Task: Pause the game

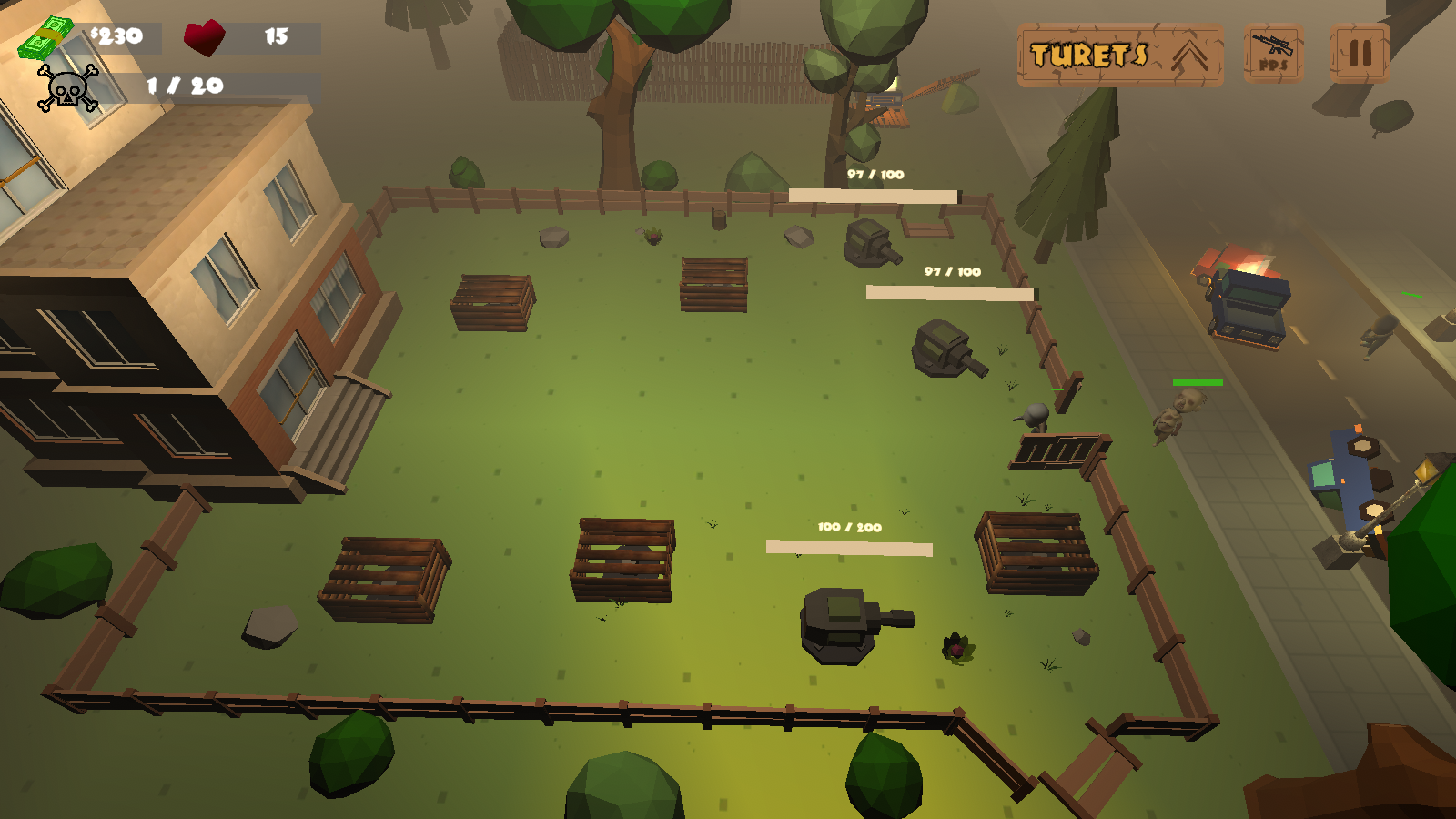Action: [1360, 54]
